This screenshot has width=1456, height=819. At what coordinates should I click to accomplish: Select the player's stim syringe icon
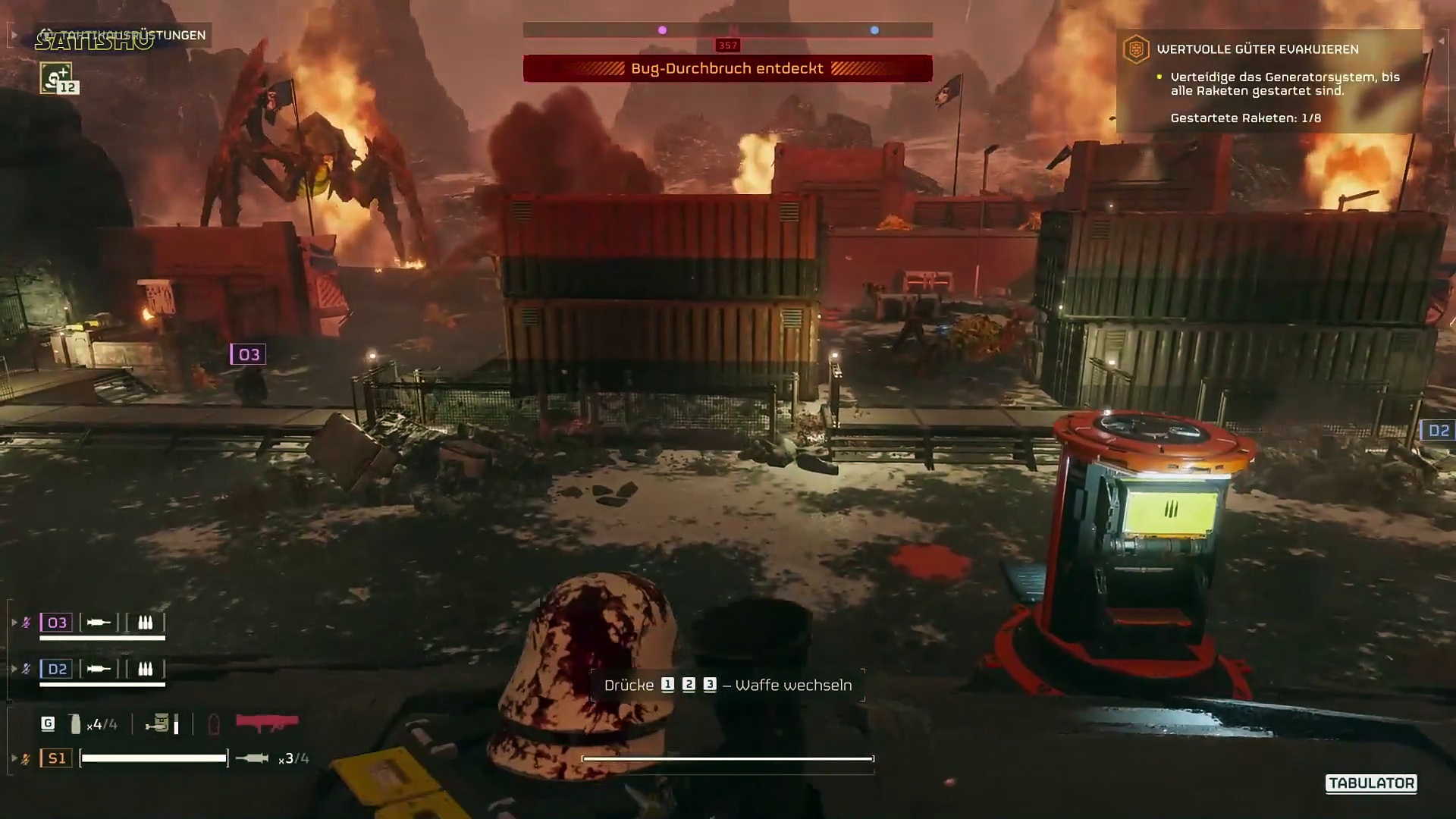(x=252, y=758)
